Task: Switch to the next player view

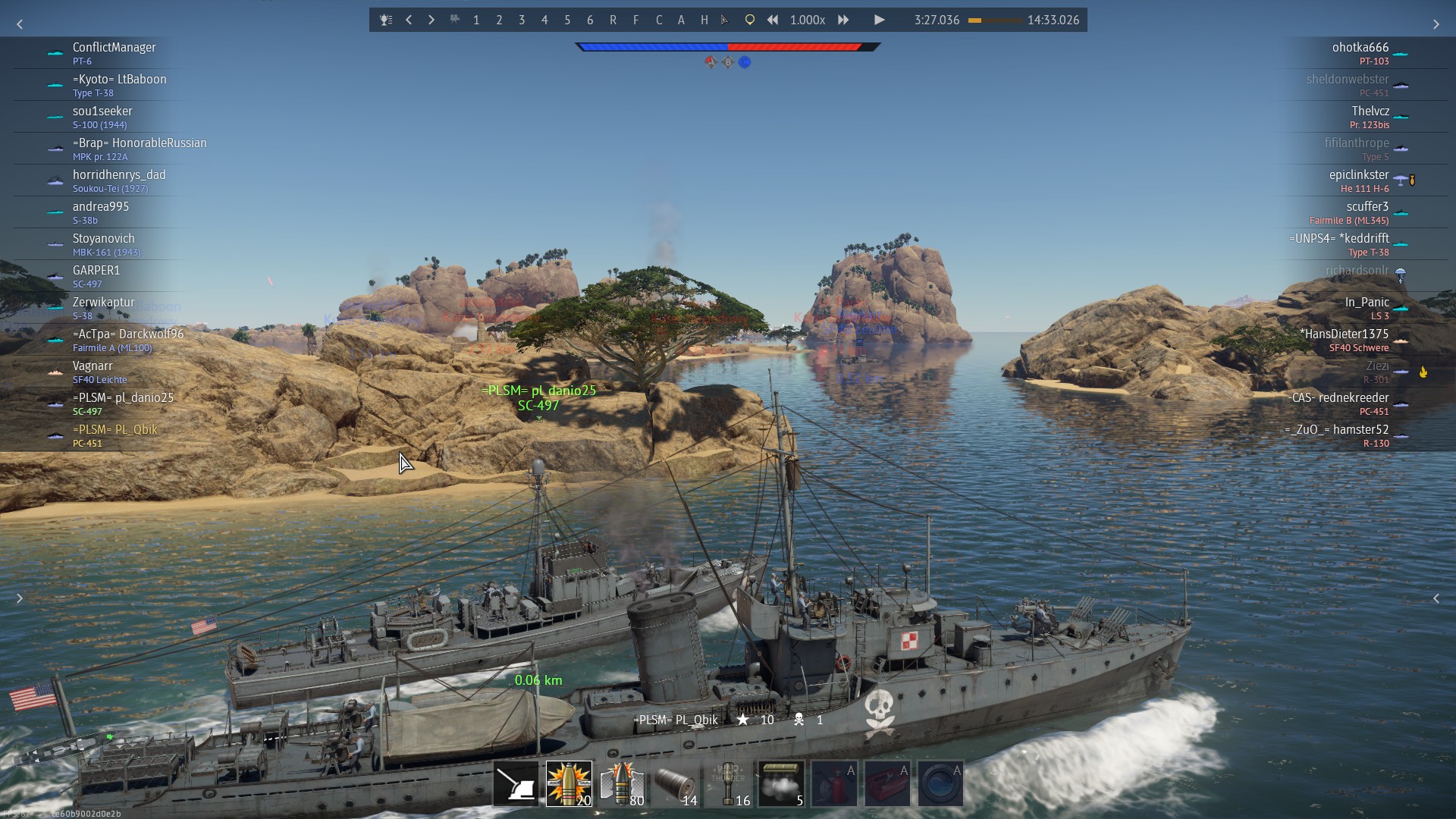Action: (x=431, y=20)
